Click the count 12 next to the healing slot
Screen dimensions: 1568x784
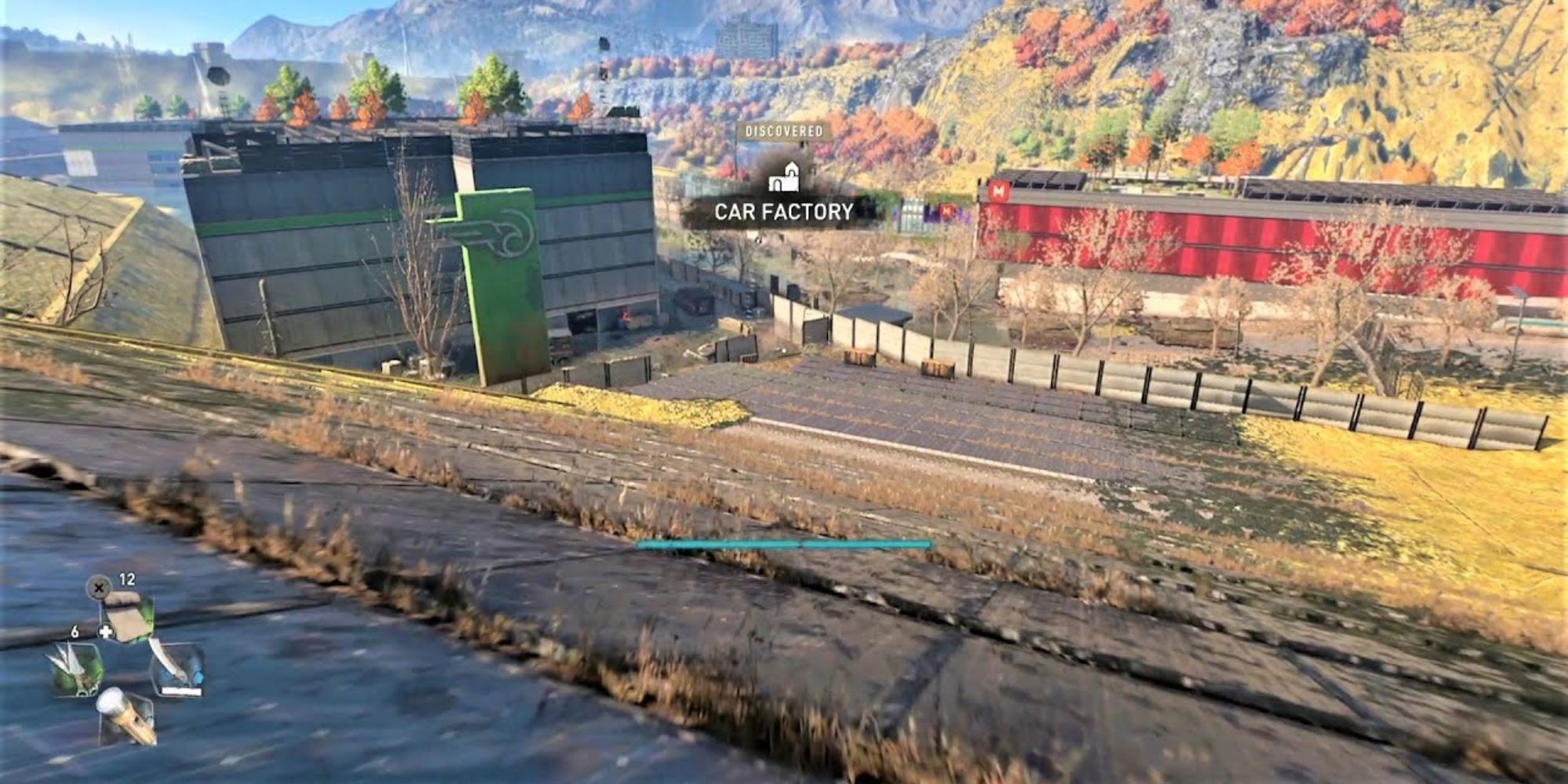coord(126,578)
